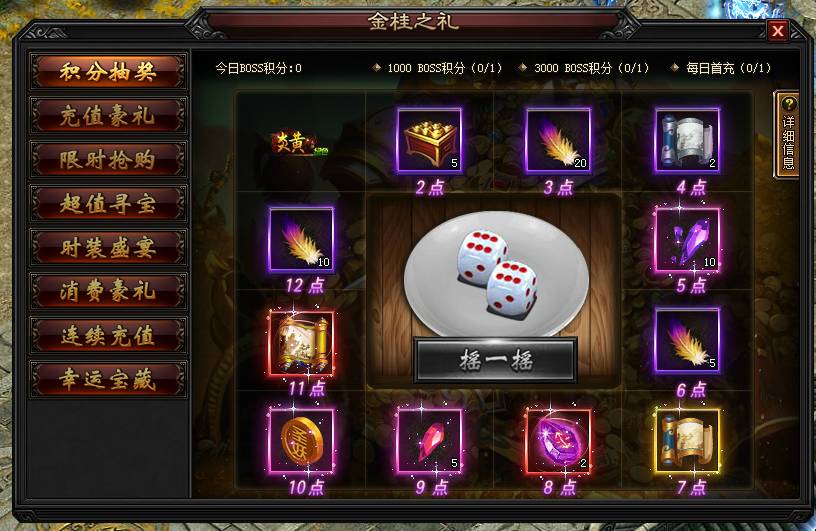The image size is (816, 531).
Task: Open the 详细信息 help panel
Action: [x=788, y=134]
